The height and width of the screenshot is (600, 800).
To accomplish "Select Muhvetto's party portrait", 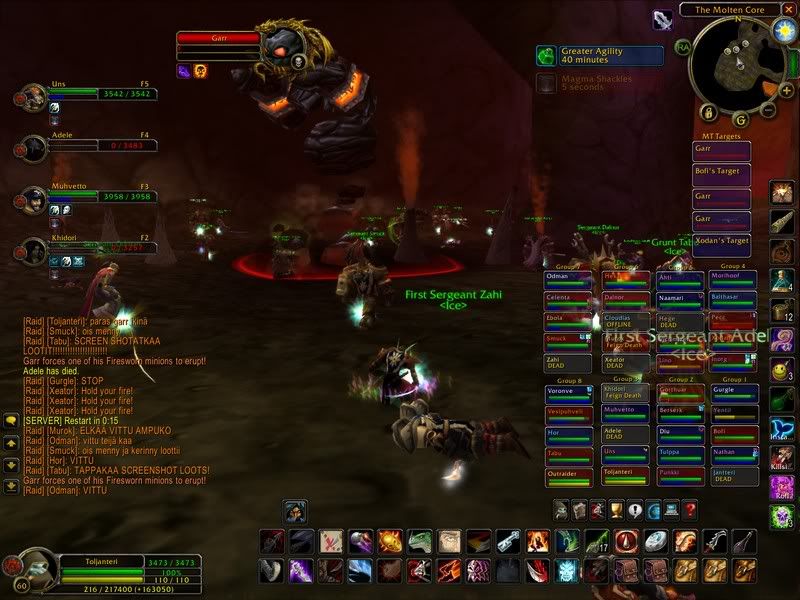I will (30, 201).
